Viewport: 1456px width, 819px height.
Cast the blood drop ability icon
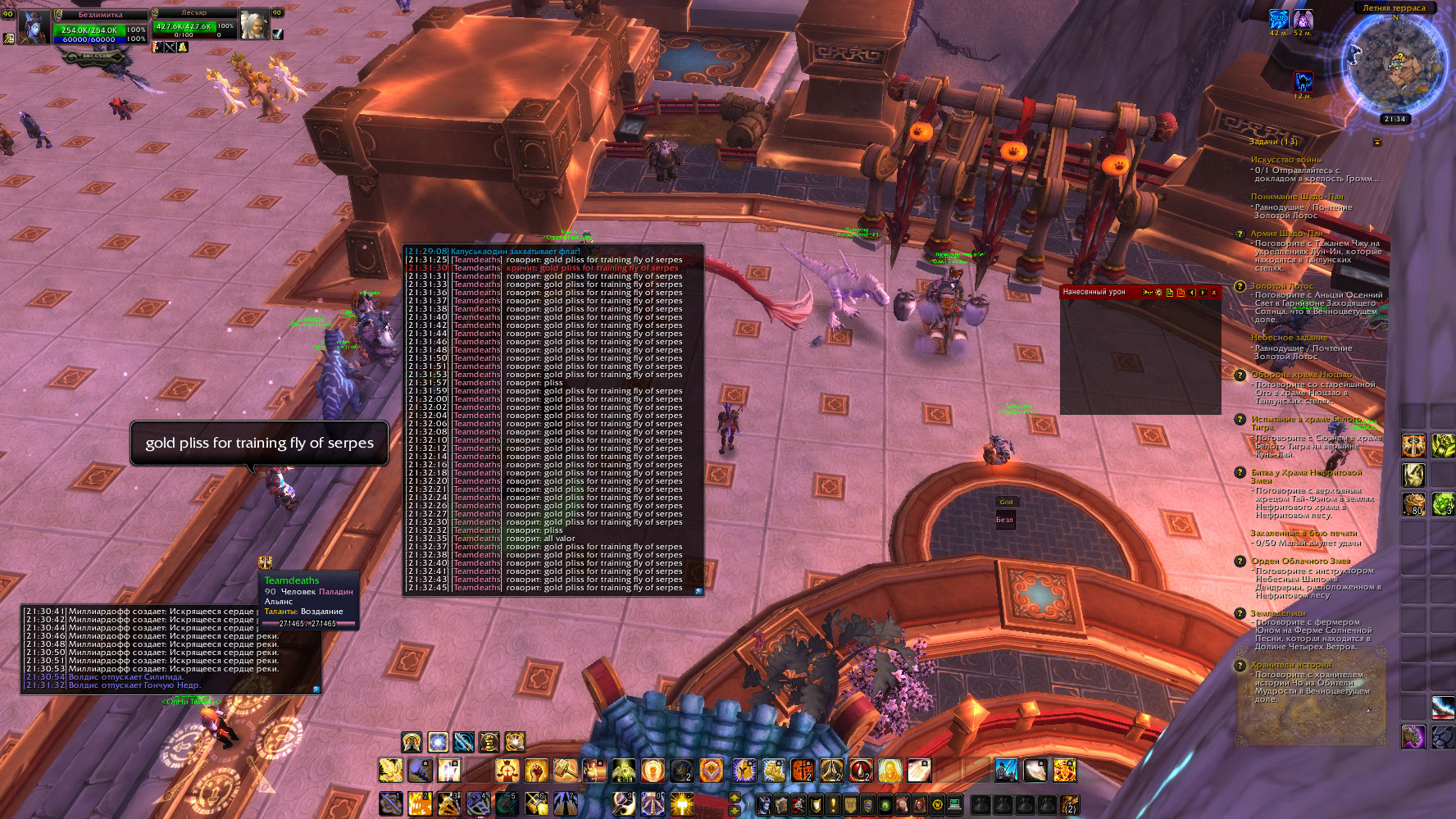click(x=861, y=771)
